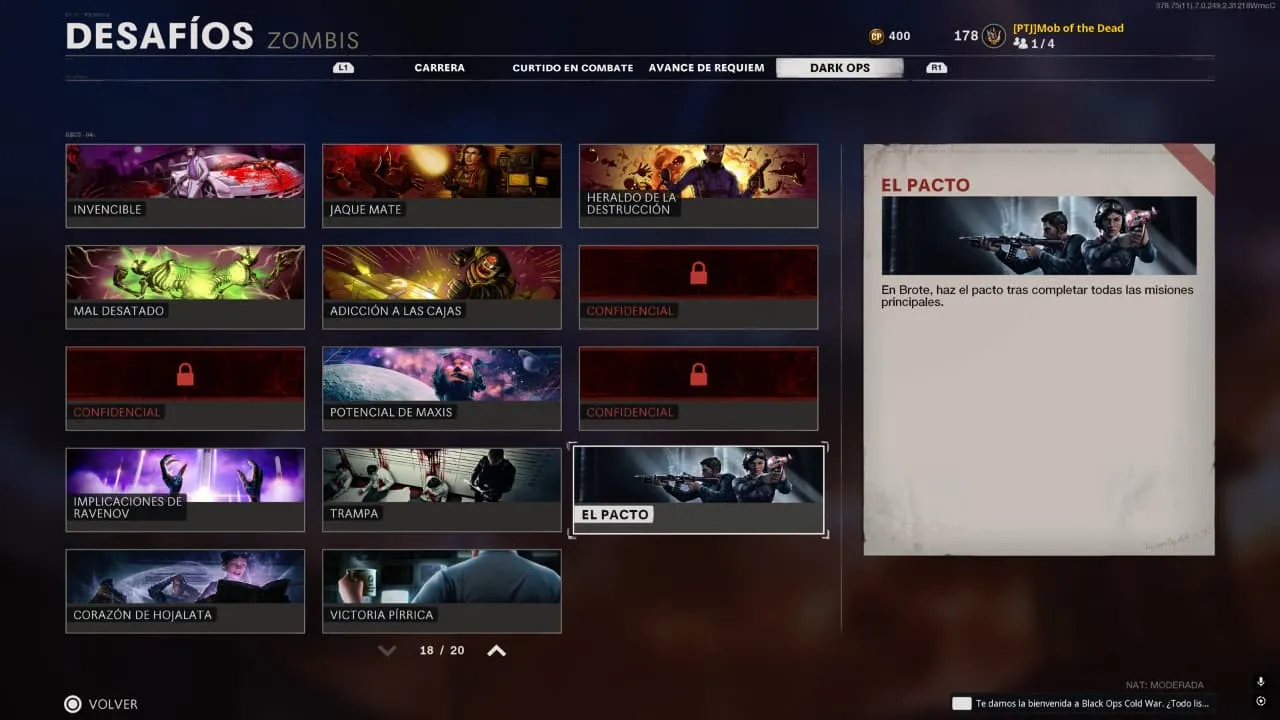Open the Trampa challenge tile

pos(441,489)
